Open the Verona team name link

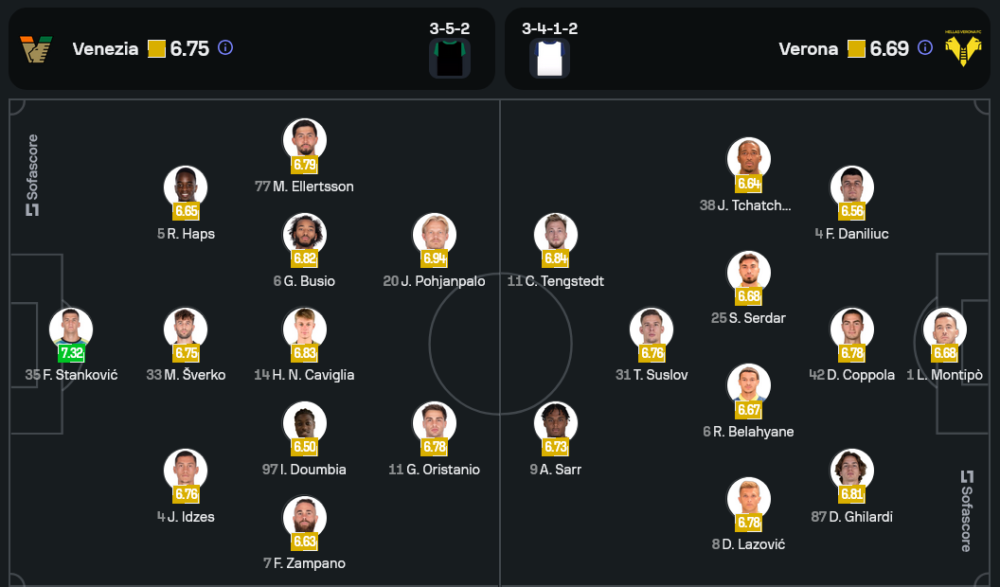[x=808, y=48]
